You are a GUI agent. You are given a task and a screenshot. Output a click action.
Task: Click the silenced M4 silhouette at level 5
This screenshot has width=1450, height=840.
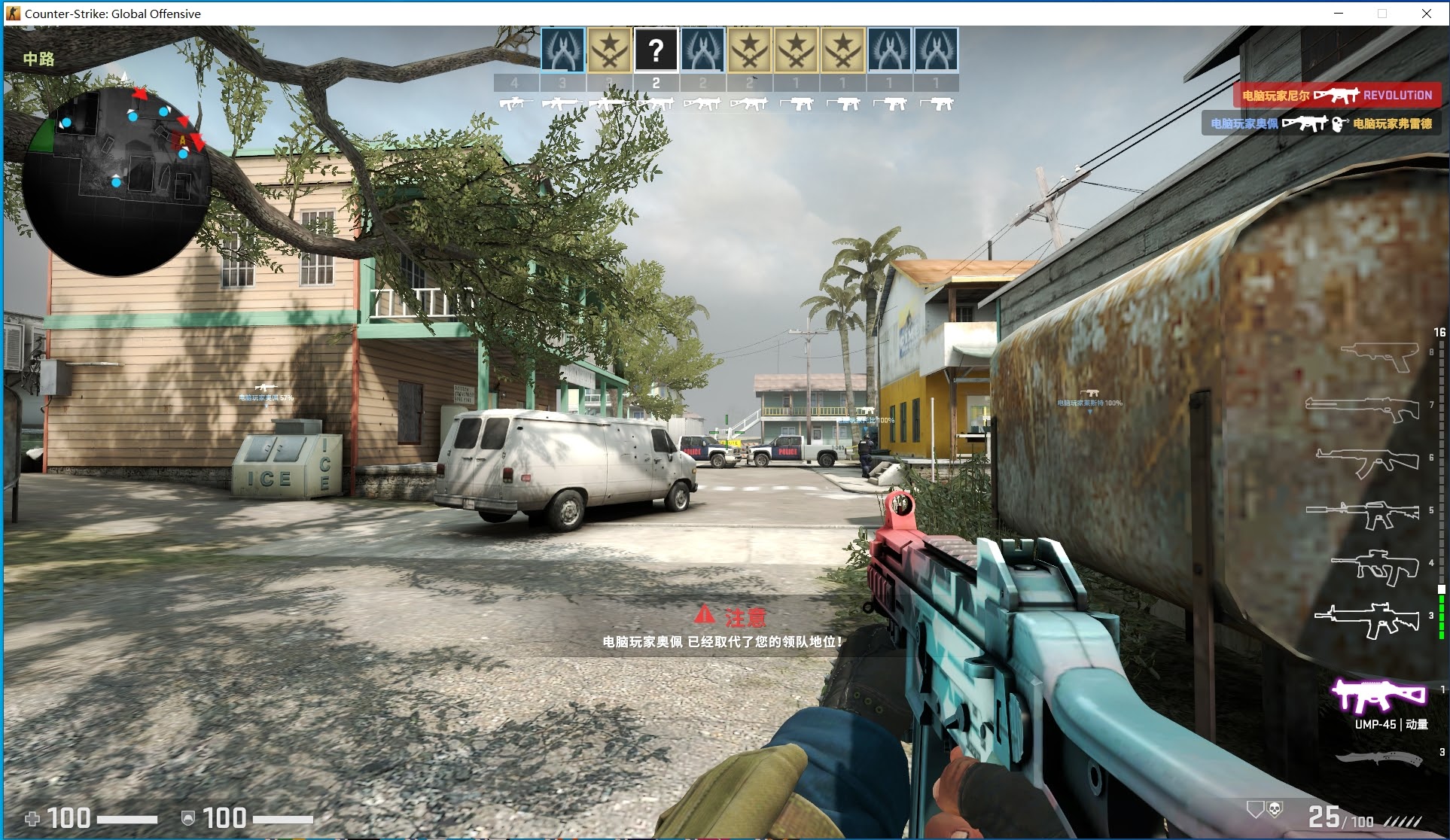tap(1363, 514)
